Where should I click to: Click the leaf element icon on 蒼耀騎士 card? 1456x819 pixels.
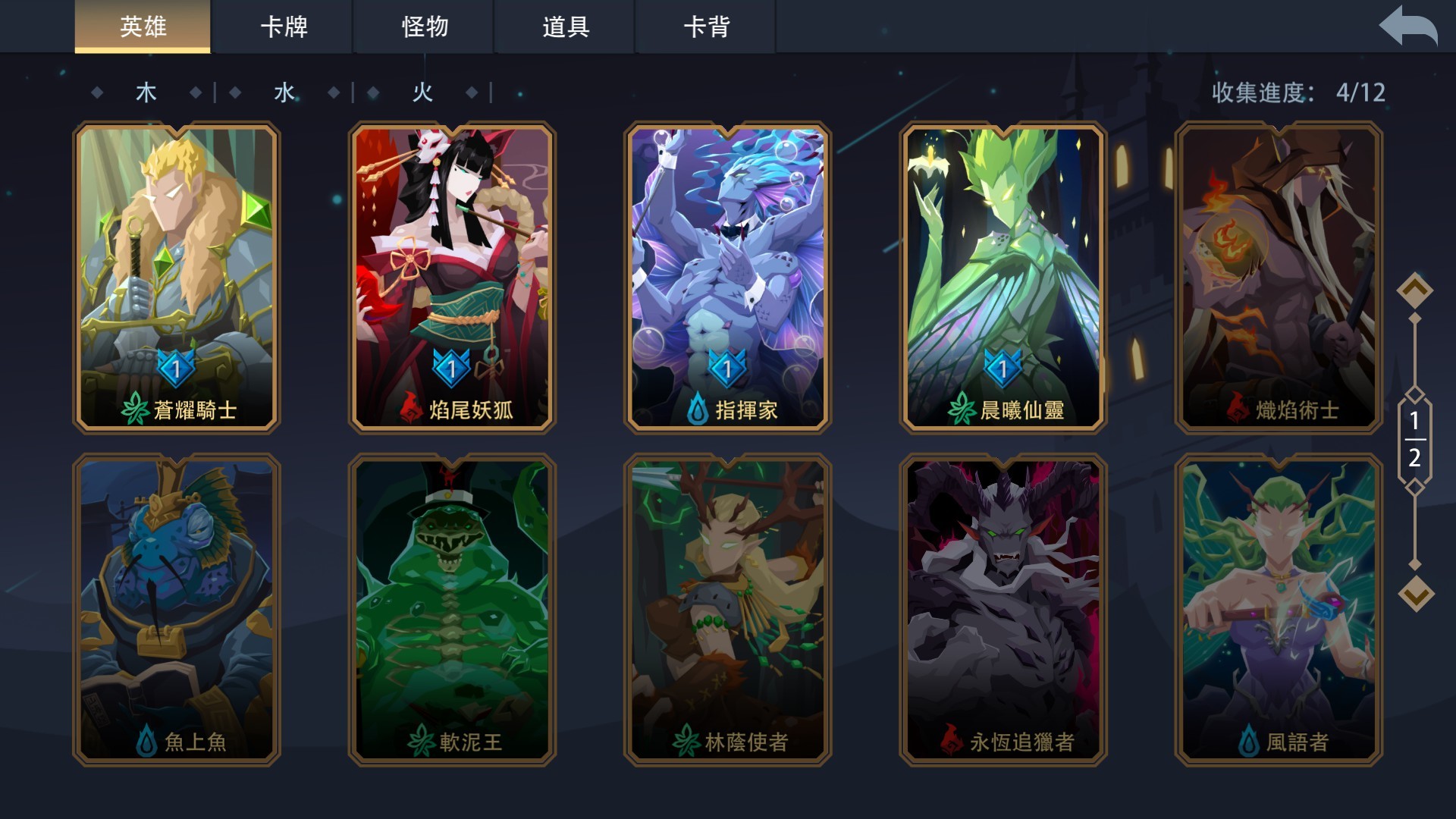tap(136, 410)
